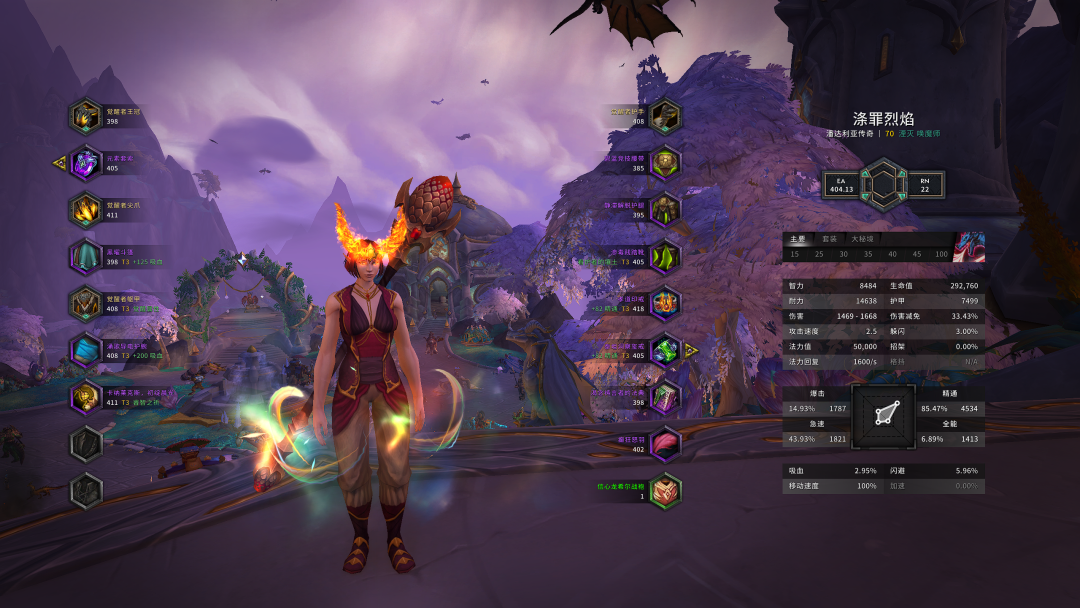Select the 觉醒者尖爪 shoulder slot
The width and height of the screenshot is (1080, 608).
click(x=86, y=210)
